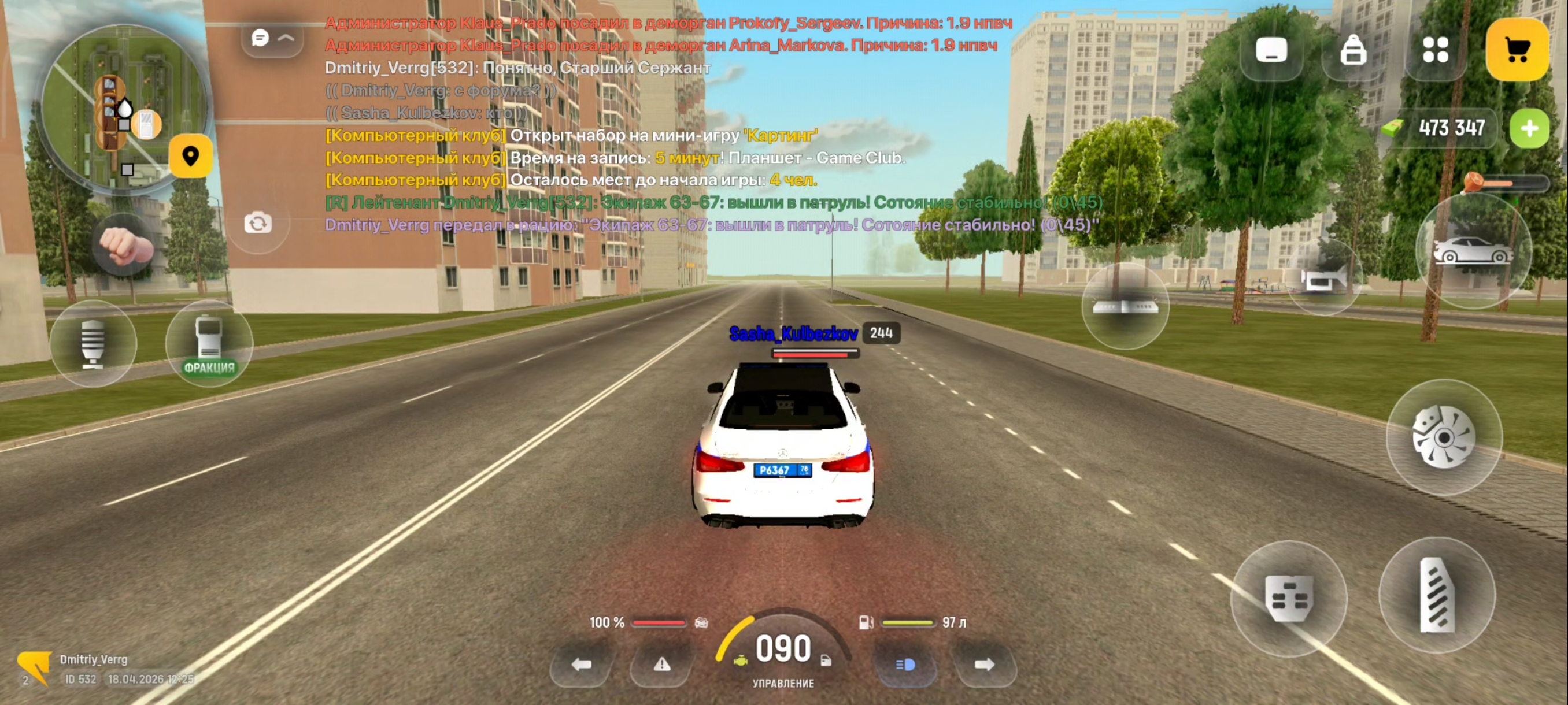
Task: Toggle the police light bar siren
Action: 1125,306
